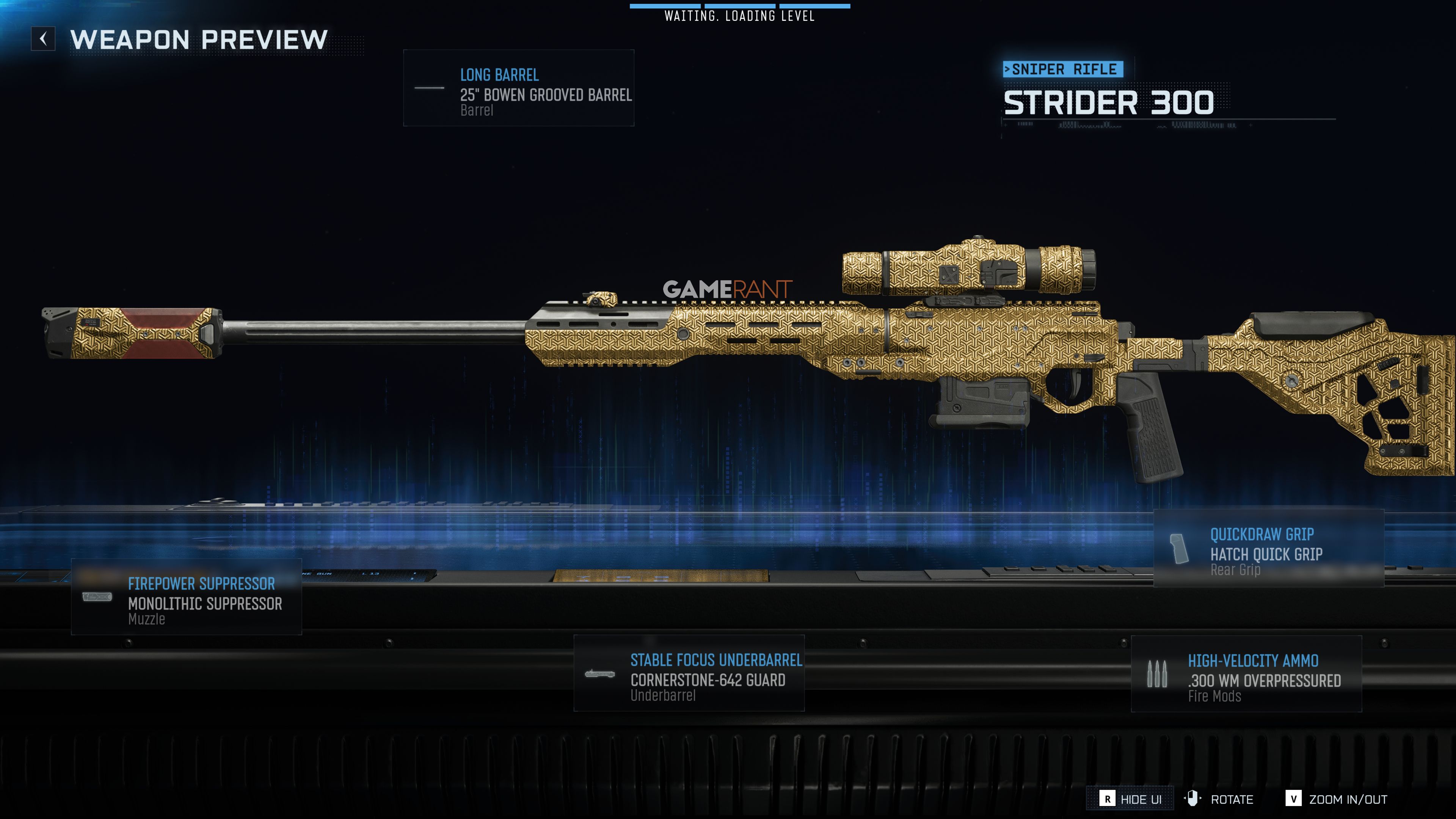Select the 25" Bowen Grooved Barrel attachment
The height and width of the screenshot is (819, 1456).
[518, 88]
